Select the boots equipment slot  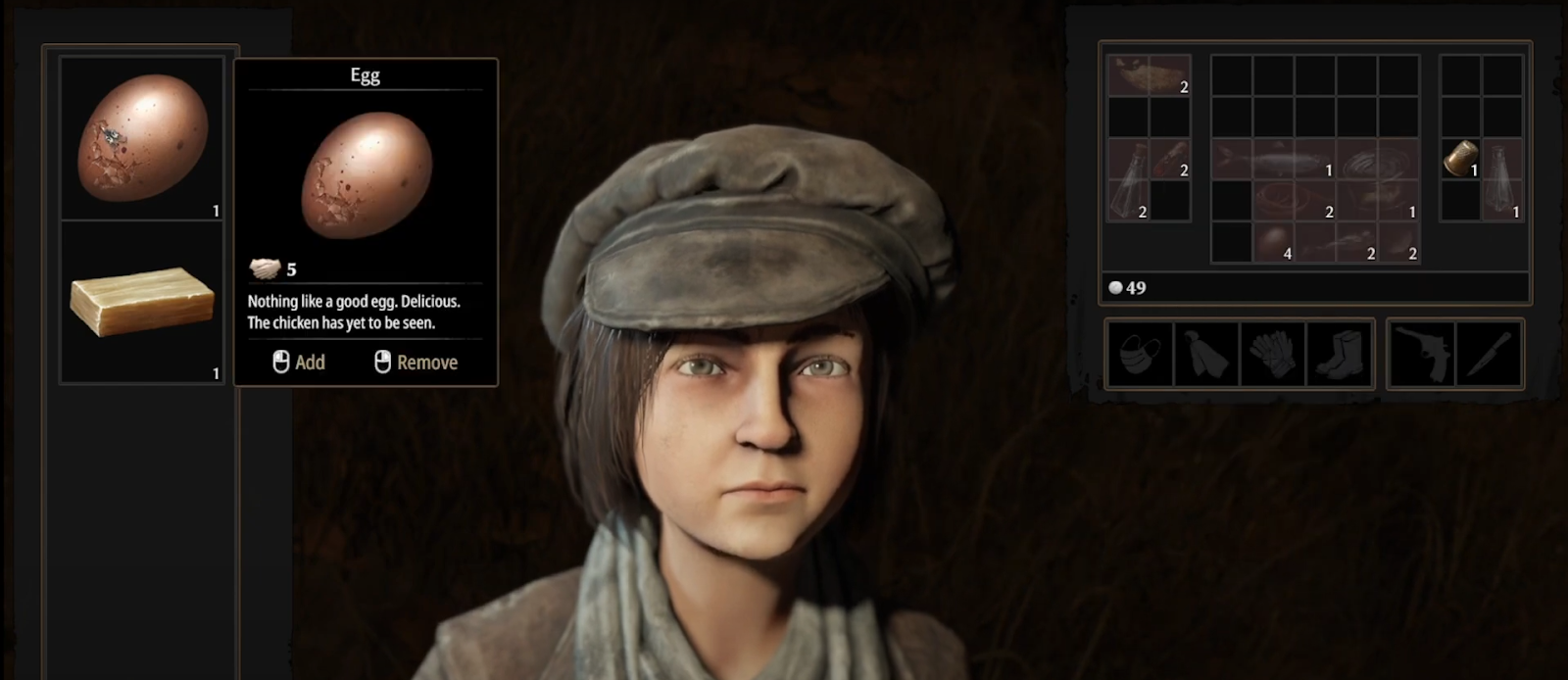(1339, 355)
